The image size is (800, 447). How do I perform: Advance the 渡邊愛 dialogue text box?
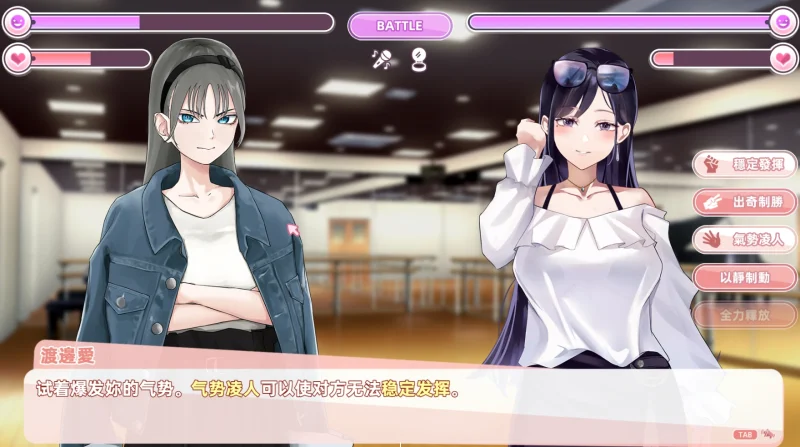400,390
